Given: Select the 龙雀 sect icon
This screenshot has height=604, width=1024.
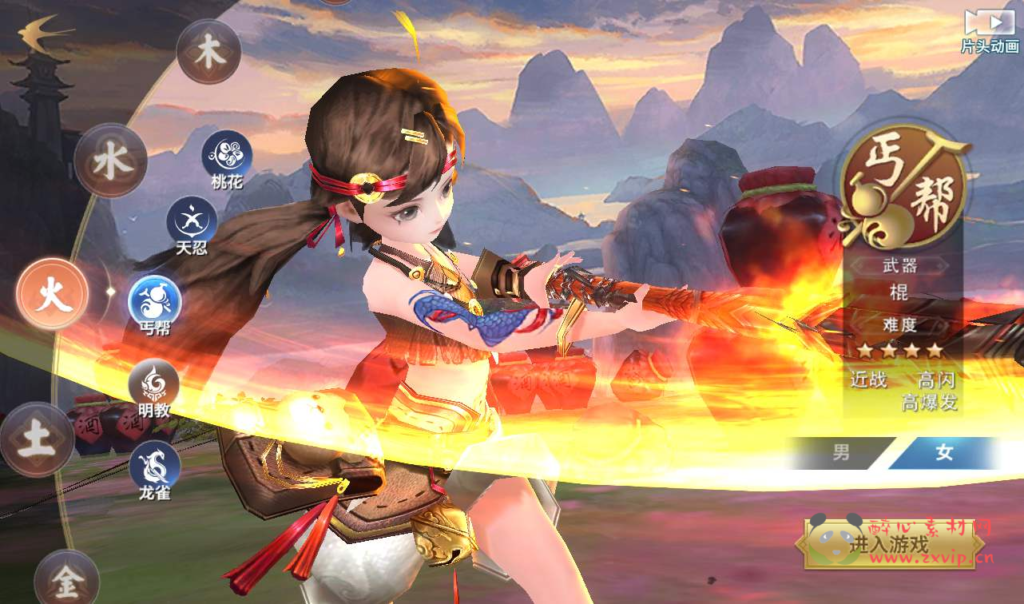Looking at the screenshot, I should pos(154,465).
